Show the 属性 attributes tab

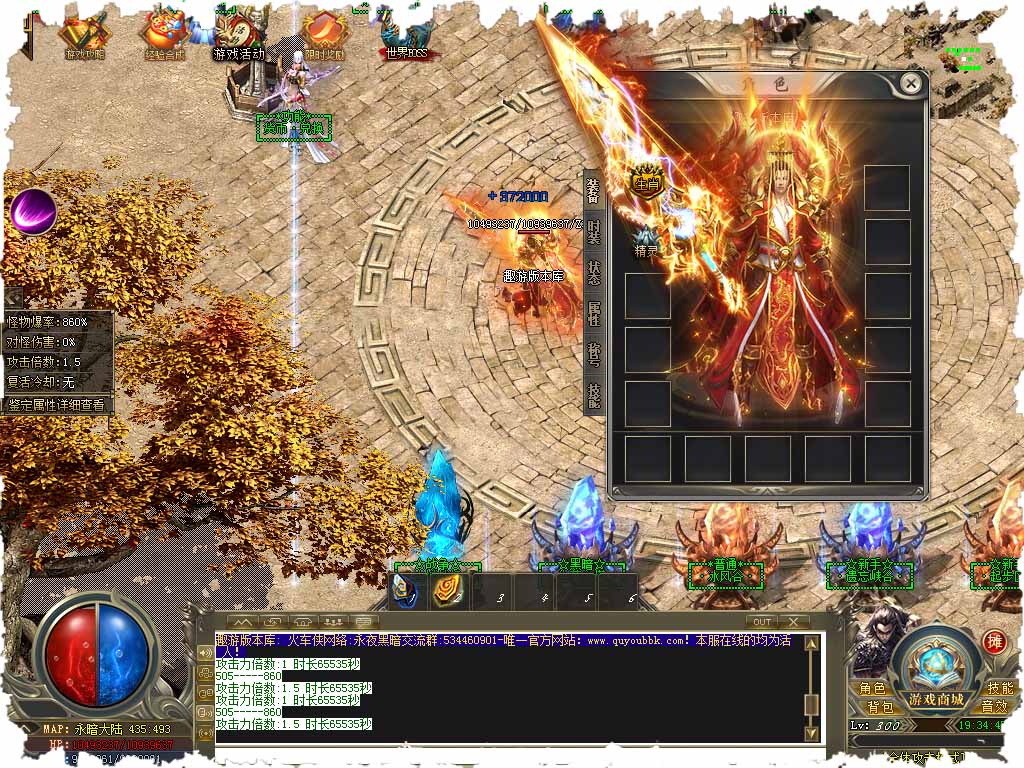click(593, 313)
